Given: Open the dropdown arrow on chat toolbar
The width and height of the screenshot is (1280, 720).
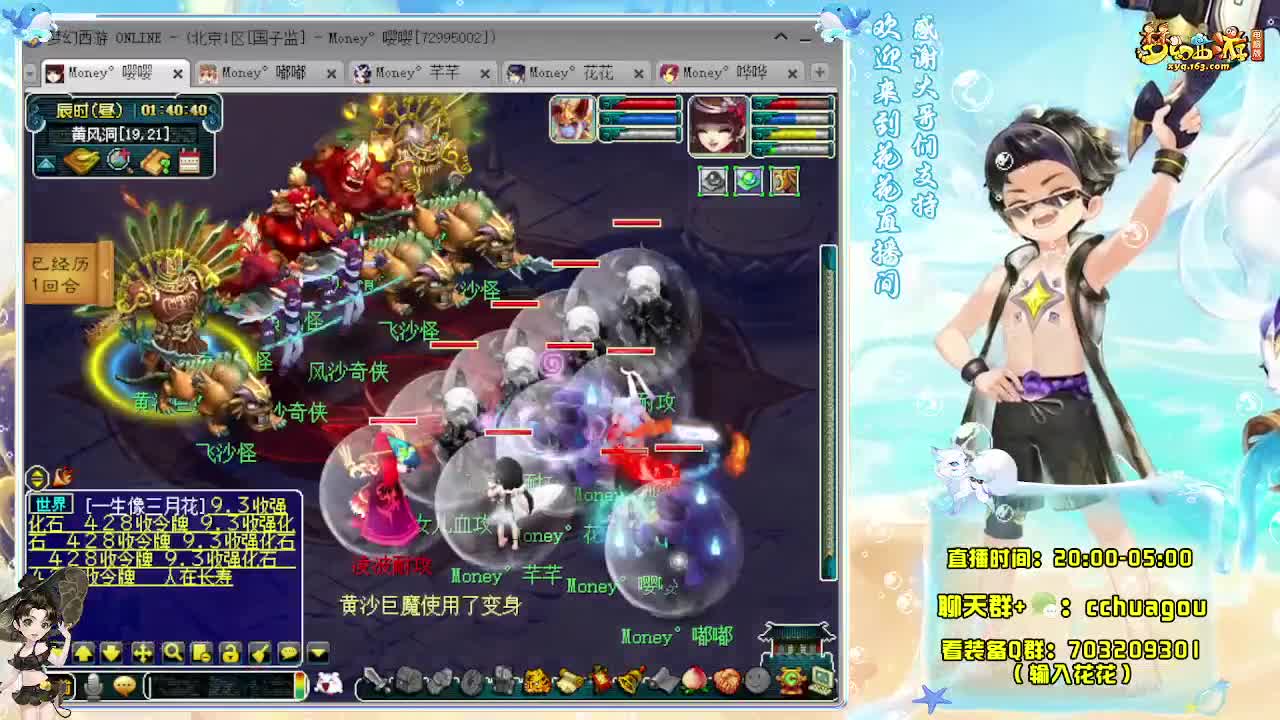Looking at the screenshot, I should [315, 652].
